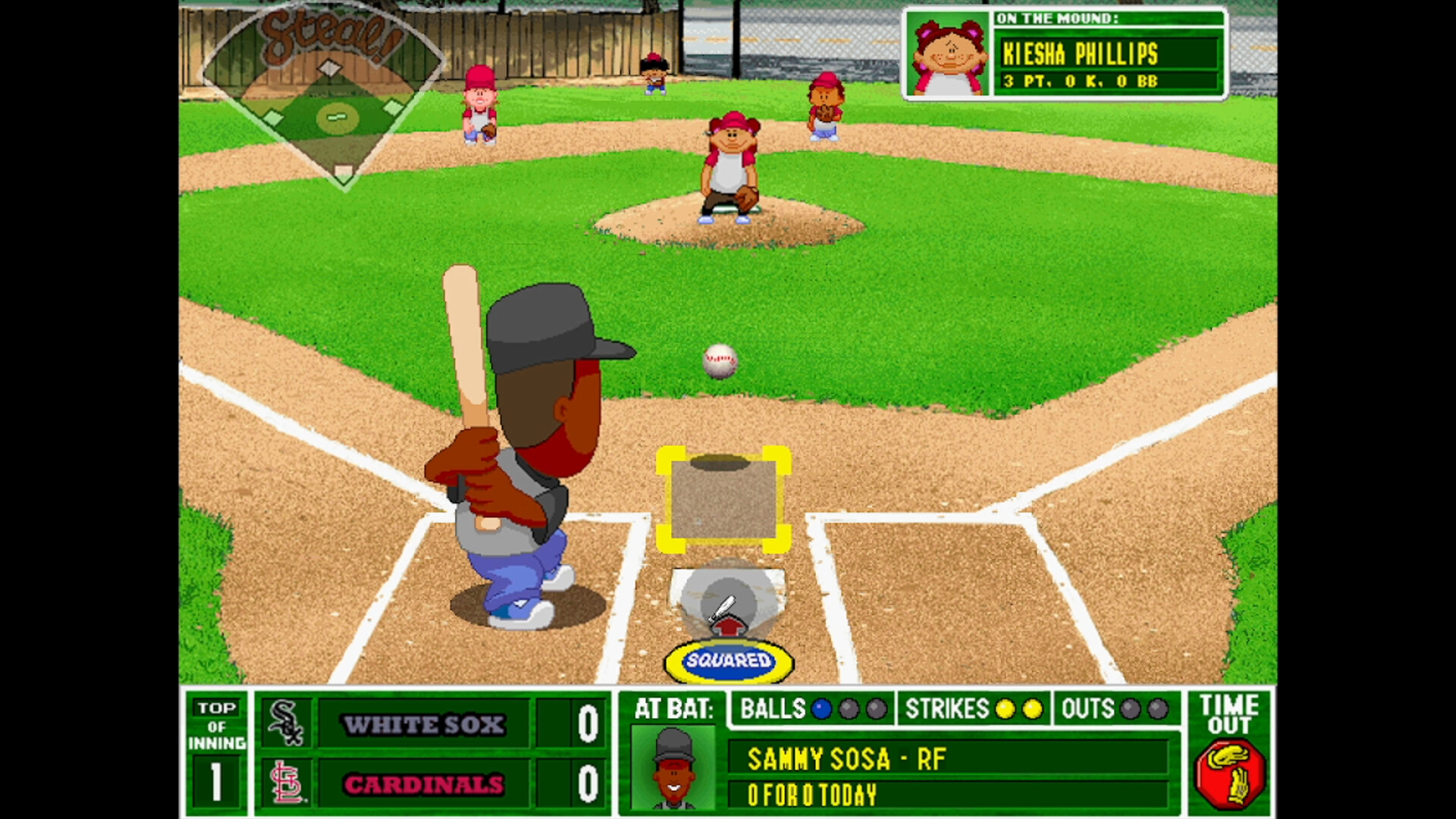Select Kiesha Phillips' pitcher portrait
Image resolution: width=1456 pixels, height=819 pixels.
click(947, 53)
